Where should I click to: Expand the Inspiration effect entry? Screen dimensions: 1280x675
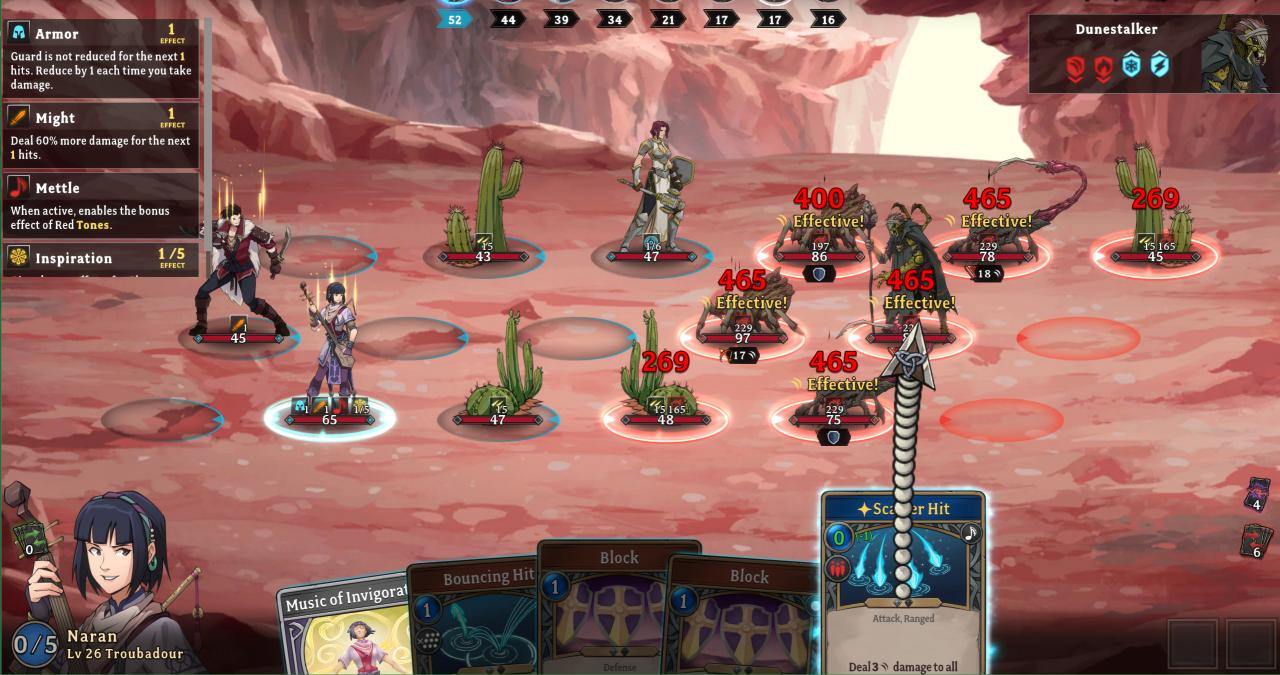[x=100, y=258]
